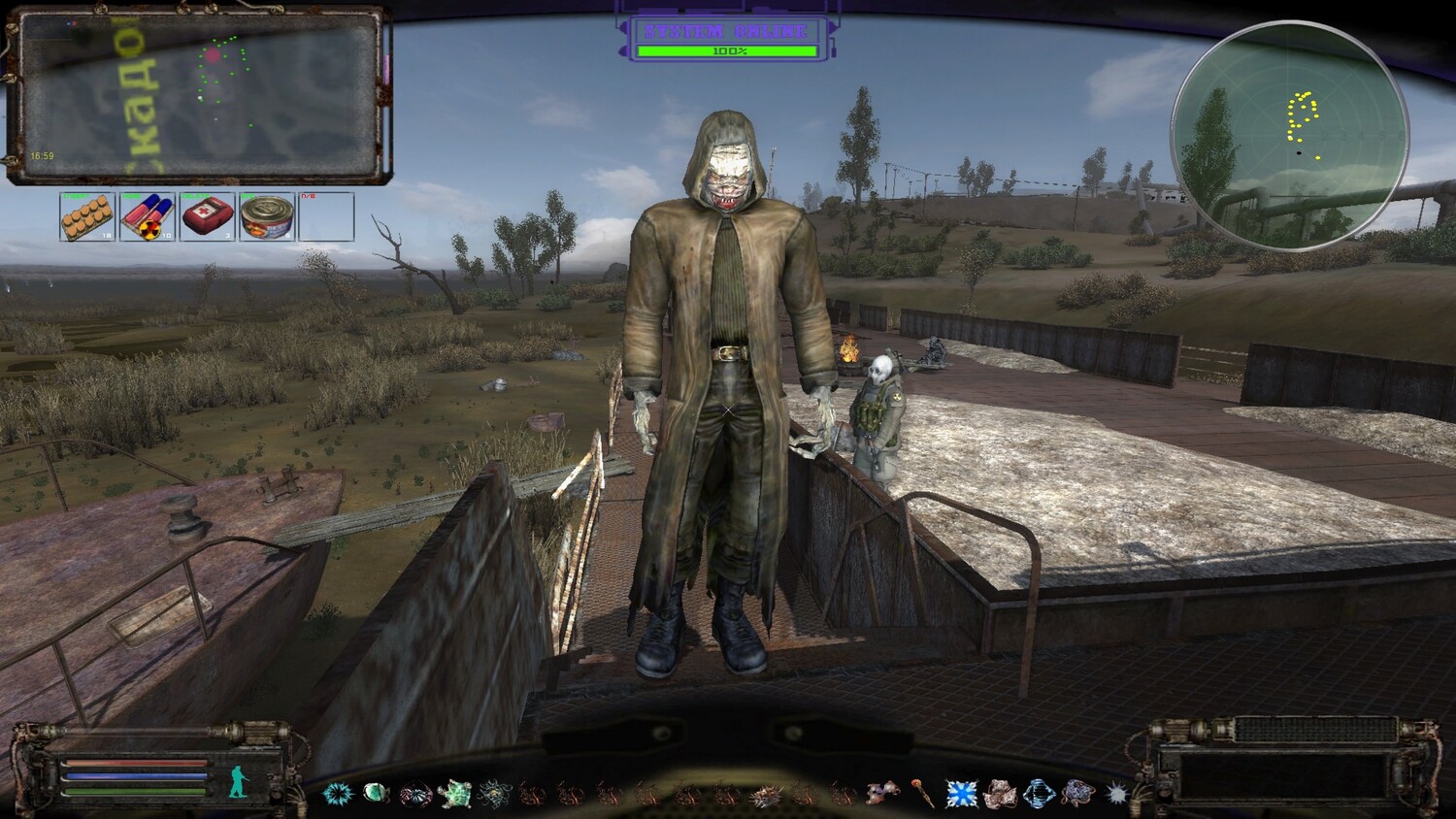Click the circular radar minimap
Viewport: 1456px width, 819px height.
(1290, 136)
